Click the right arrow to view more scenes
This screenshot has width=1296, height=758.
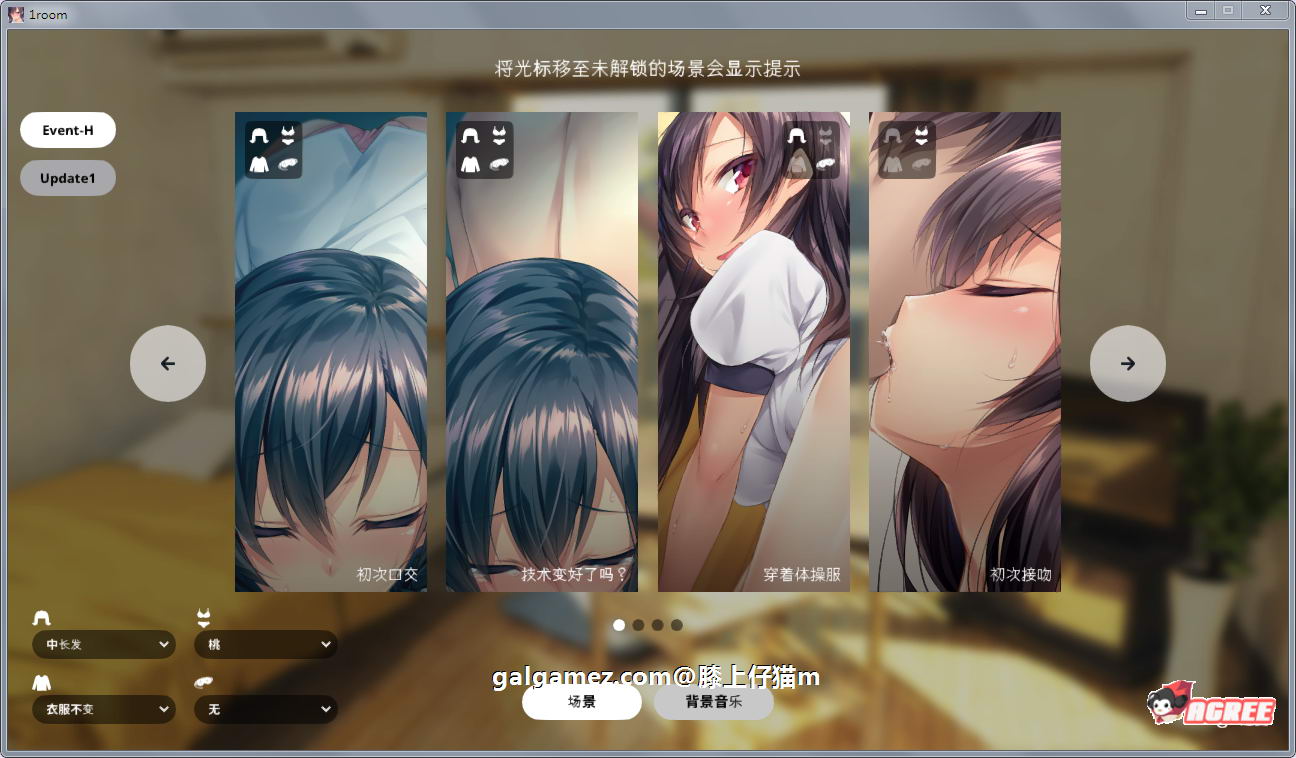[1128, 363]
